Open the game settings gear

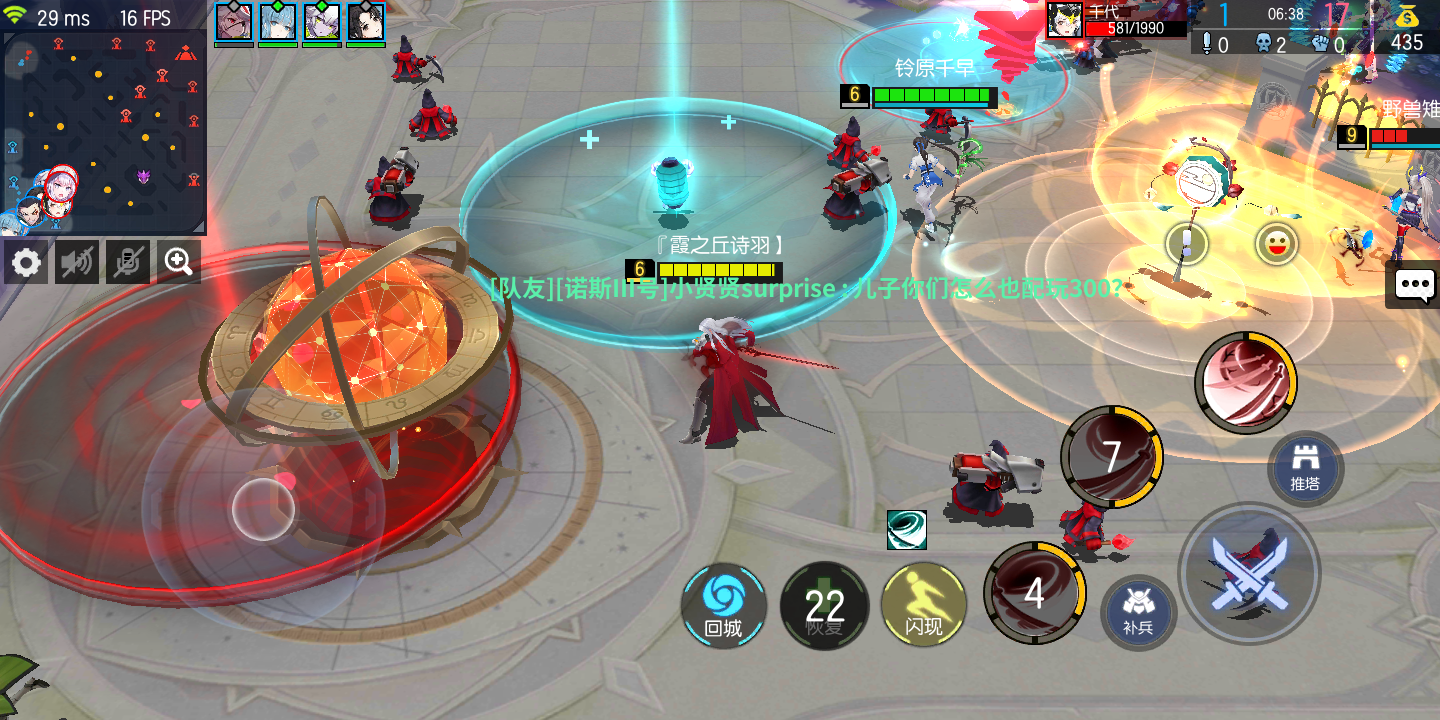click(25, 261)
